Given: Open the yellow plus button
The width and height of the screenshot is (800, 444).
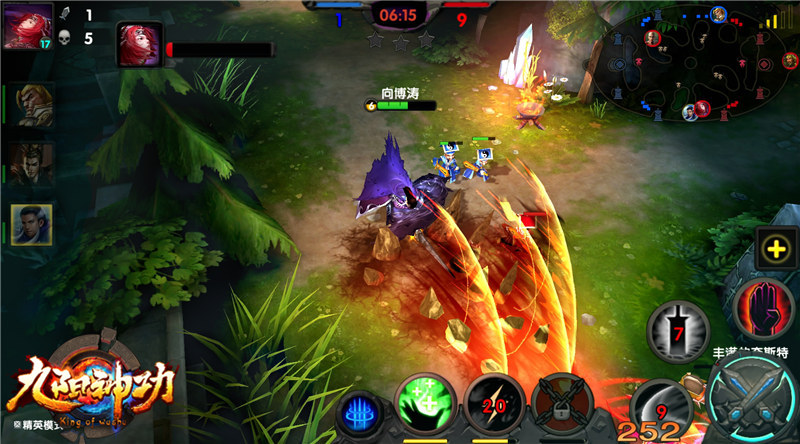Looking at the screenshot, I should click(776, 250).
